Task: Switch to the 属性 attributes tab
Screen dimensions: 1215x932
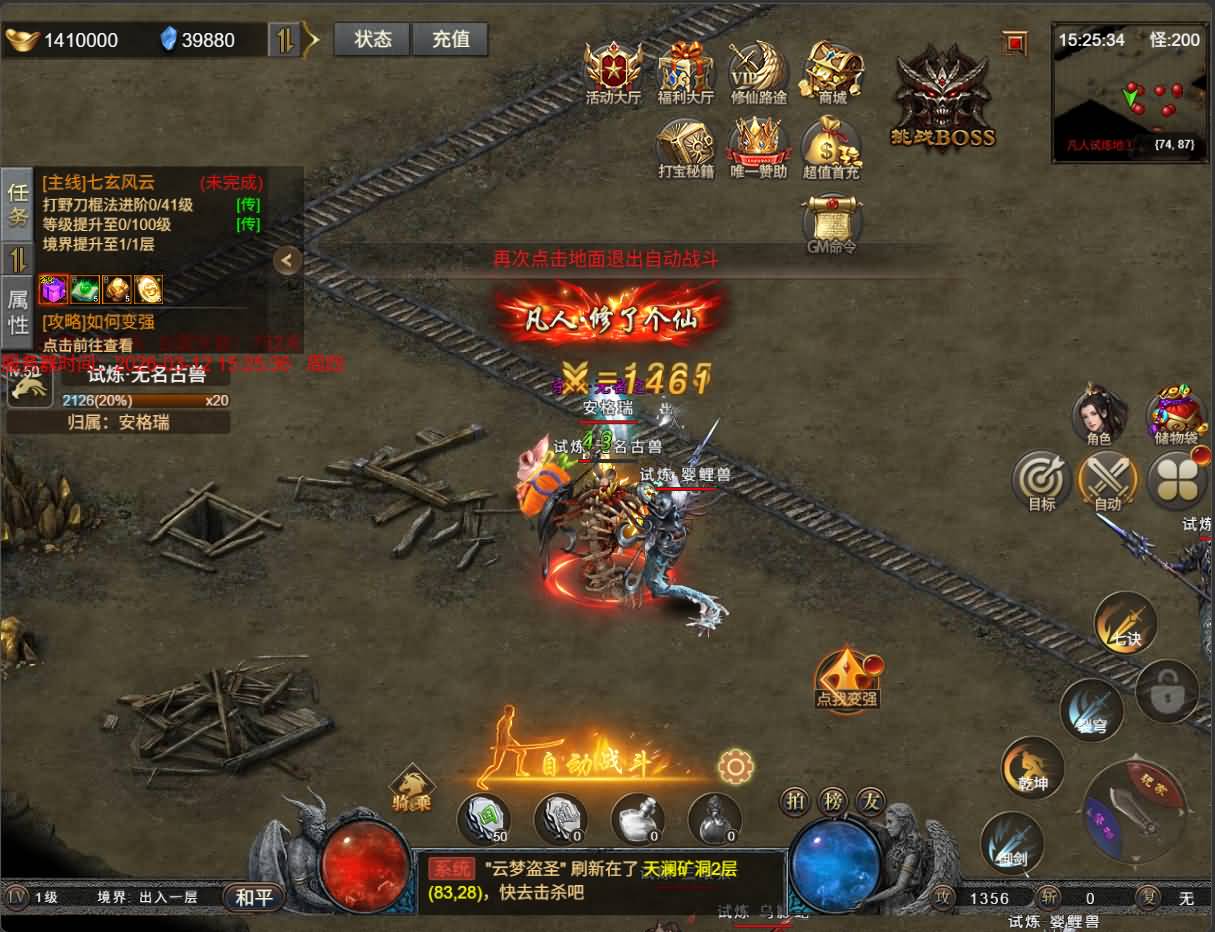Action: (x=18, y=311)
